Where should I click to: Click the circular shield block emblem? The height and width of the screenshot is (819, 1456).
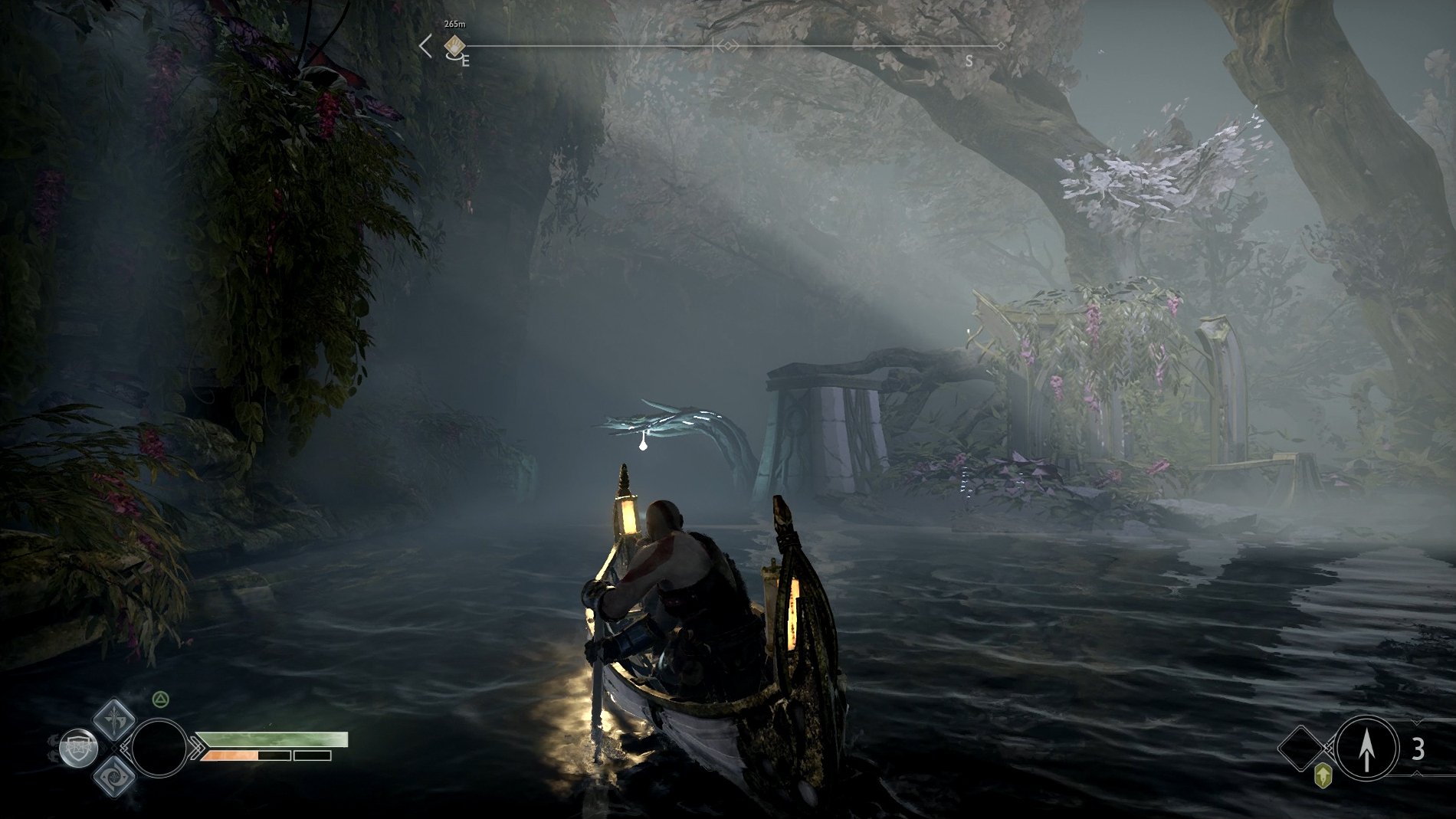(x=77, y=746)
